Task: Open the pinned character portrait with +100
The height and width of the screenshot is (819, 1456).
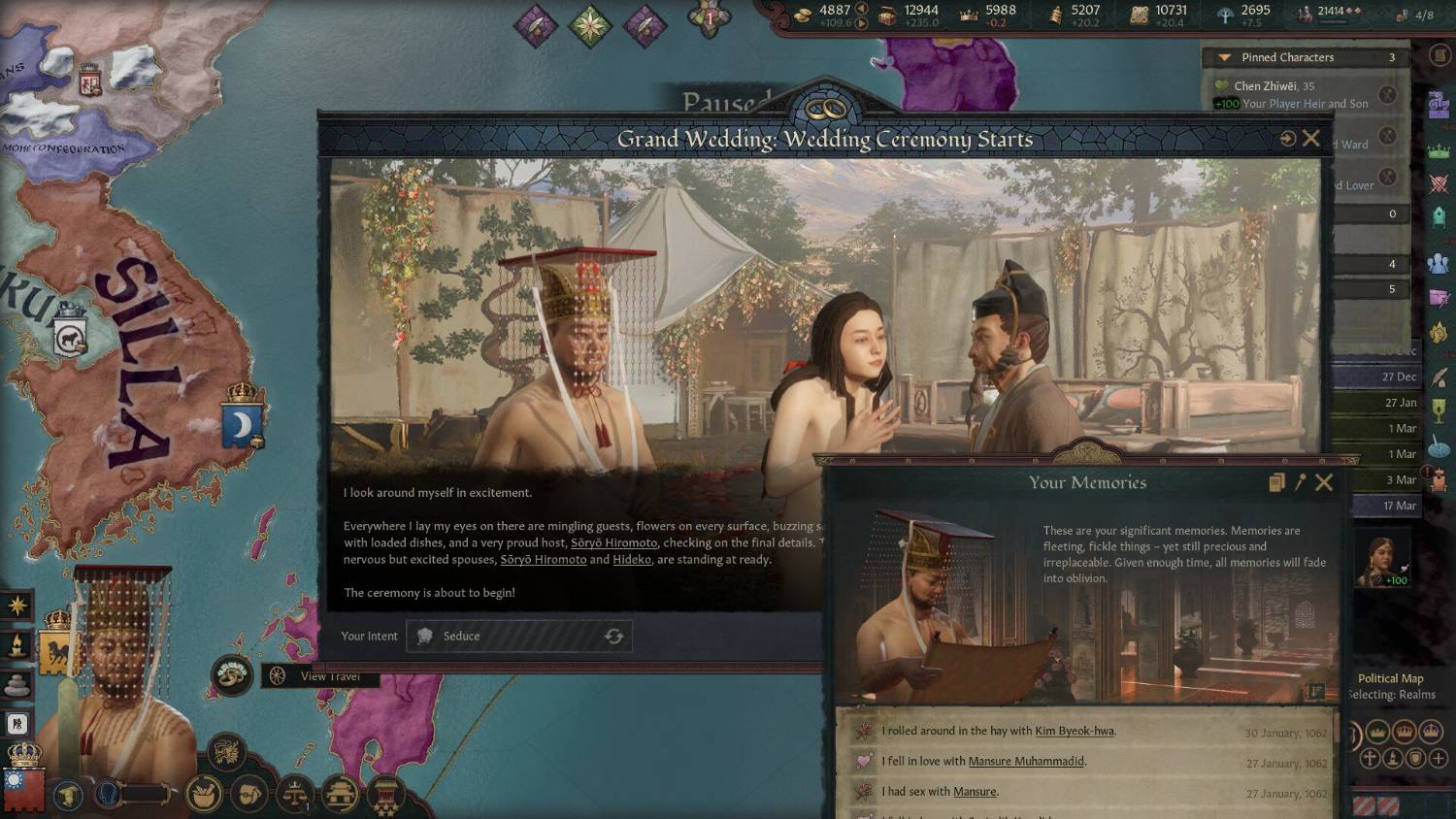Action: point(1382,560)
